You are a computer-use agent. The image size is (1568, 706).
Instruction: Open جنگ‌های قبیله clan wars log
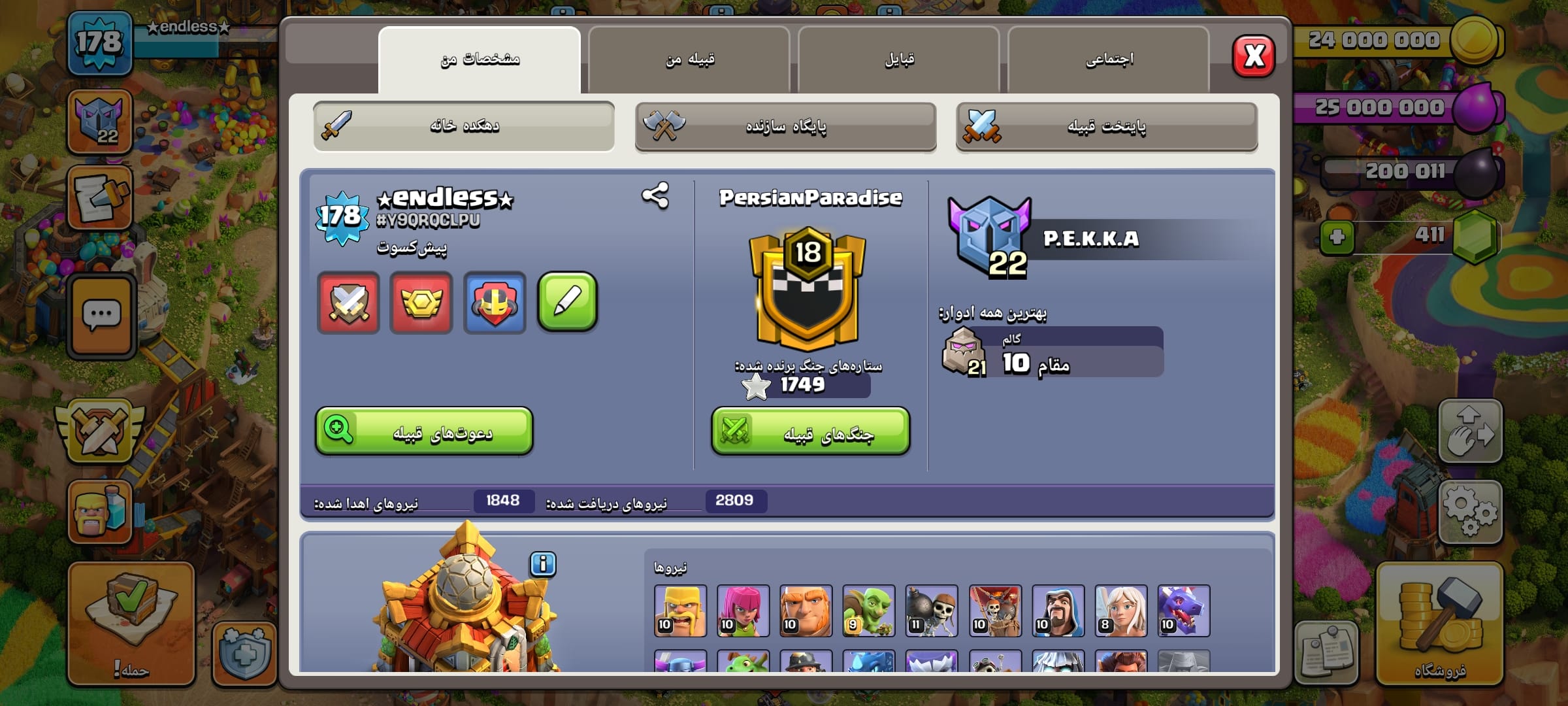pos(810,431)
